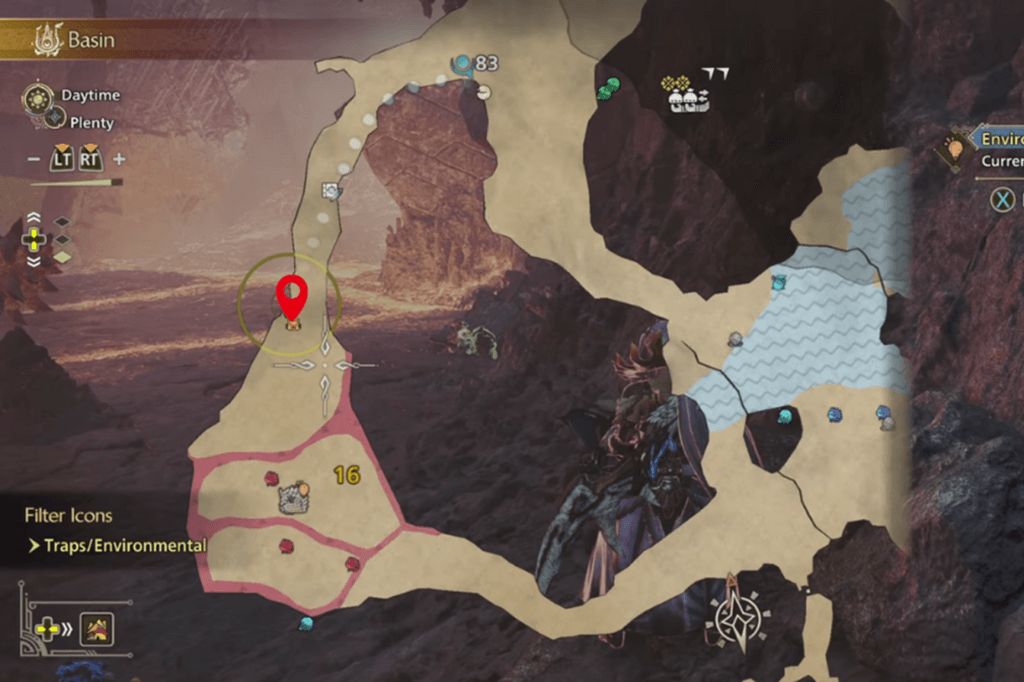Select the square marker on the narrow path
The width and height of the screenshot is (1024, 682).
331,190
